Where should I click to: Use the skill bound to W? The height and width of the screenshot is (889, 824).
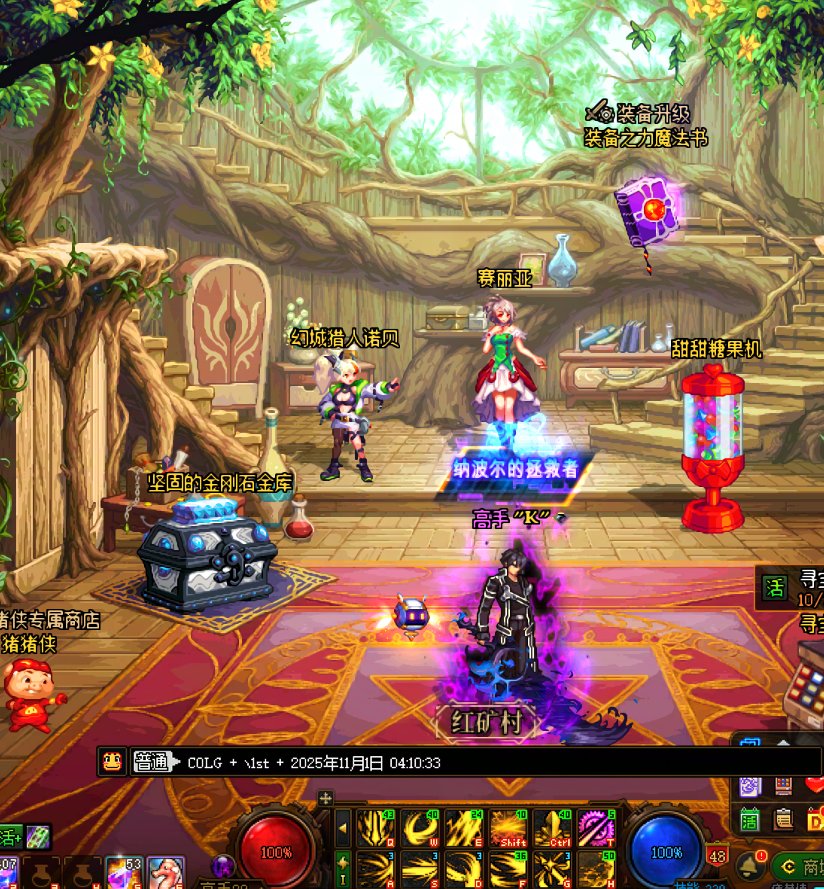pos(421,827)
